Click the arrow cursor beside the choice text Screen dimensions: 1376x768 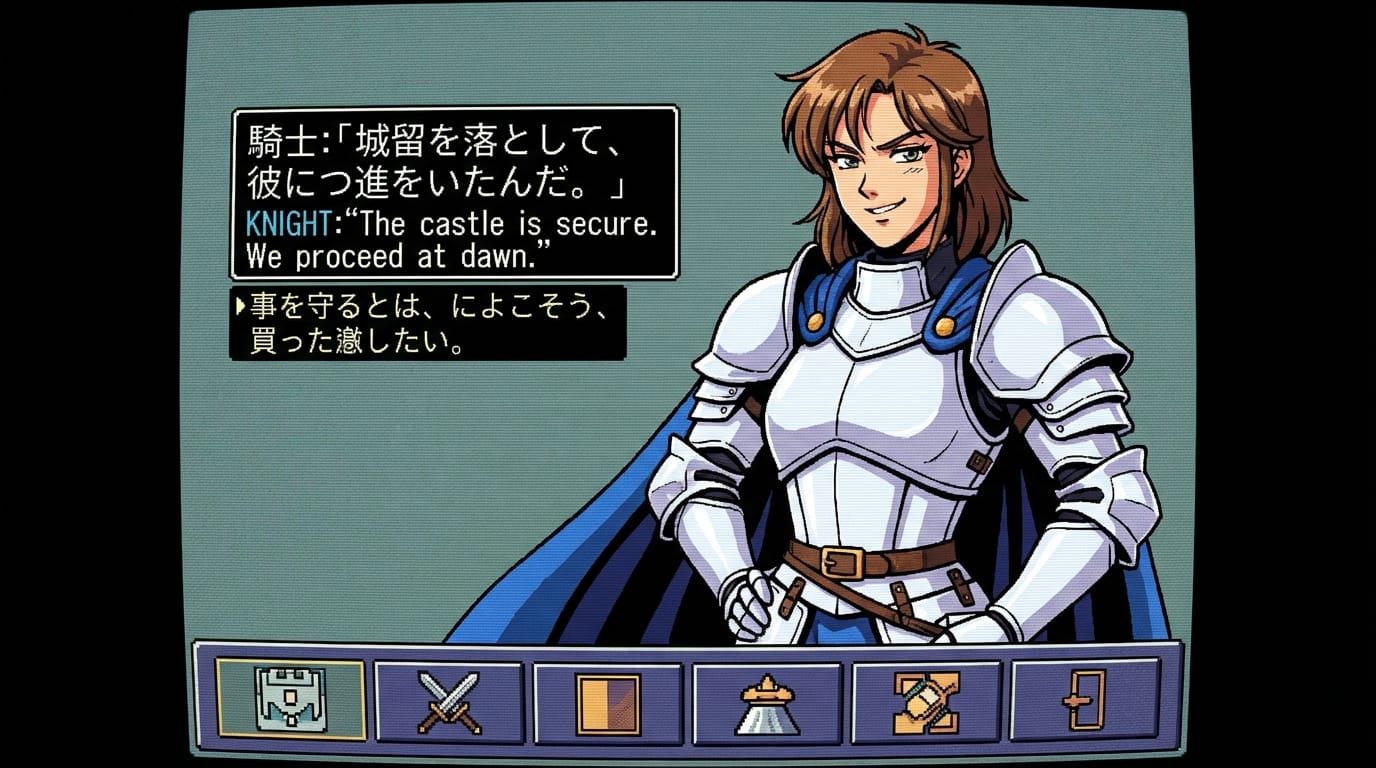click(x=241, y=305)
